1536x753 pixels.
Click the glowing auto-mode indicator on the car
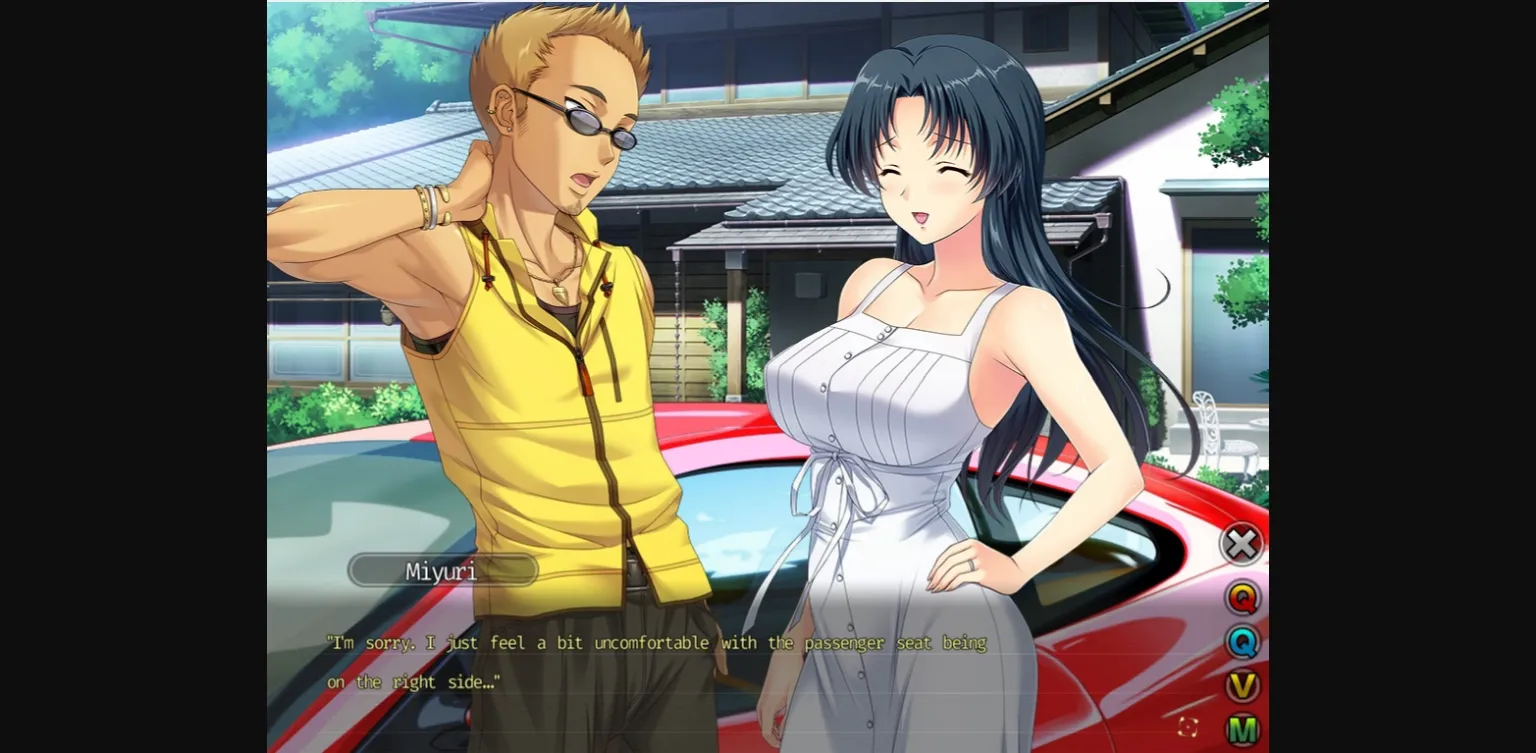point(1190,727)
